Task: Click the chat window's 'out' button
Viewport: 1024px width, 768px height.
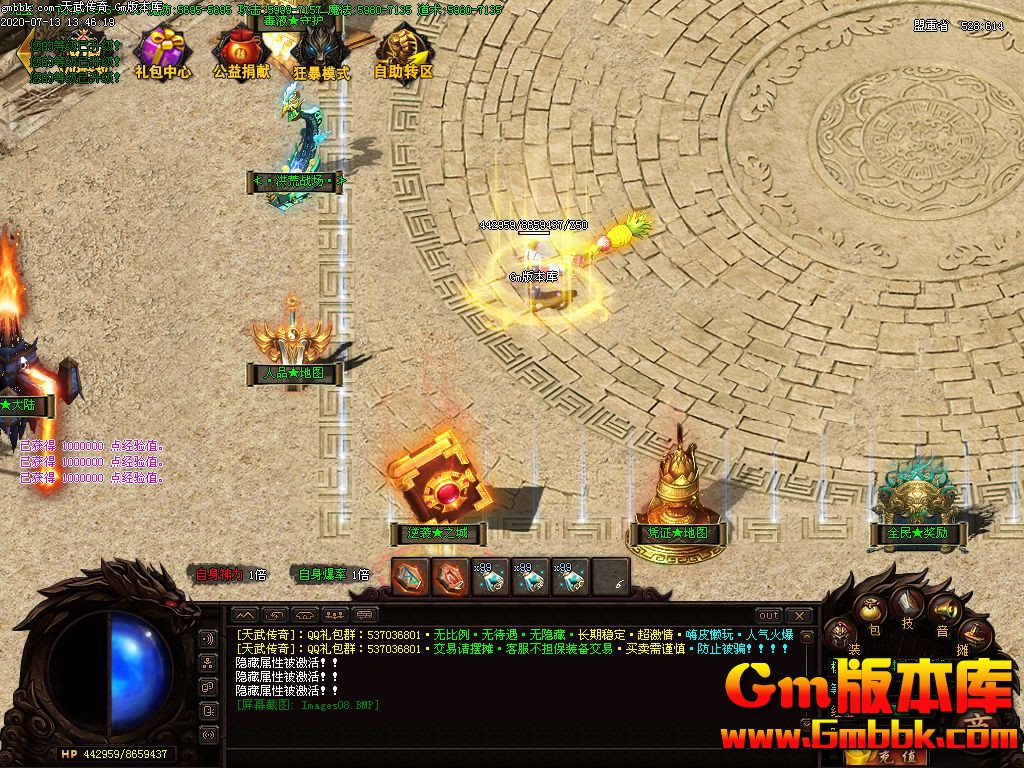Action: coord(768,615)
